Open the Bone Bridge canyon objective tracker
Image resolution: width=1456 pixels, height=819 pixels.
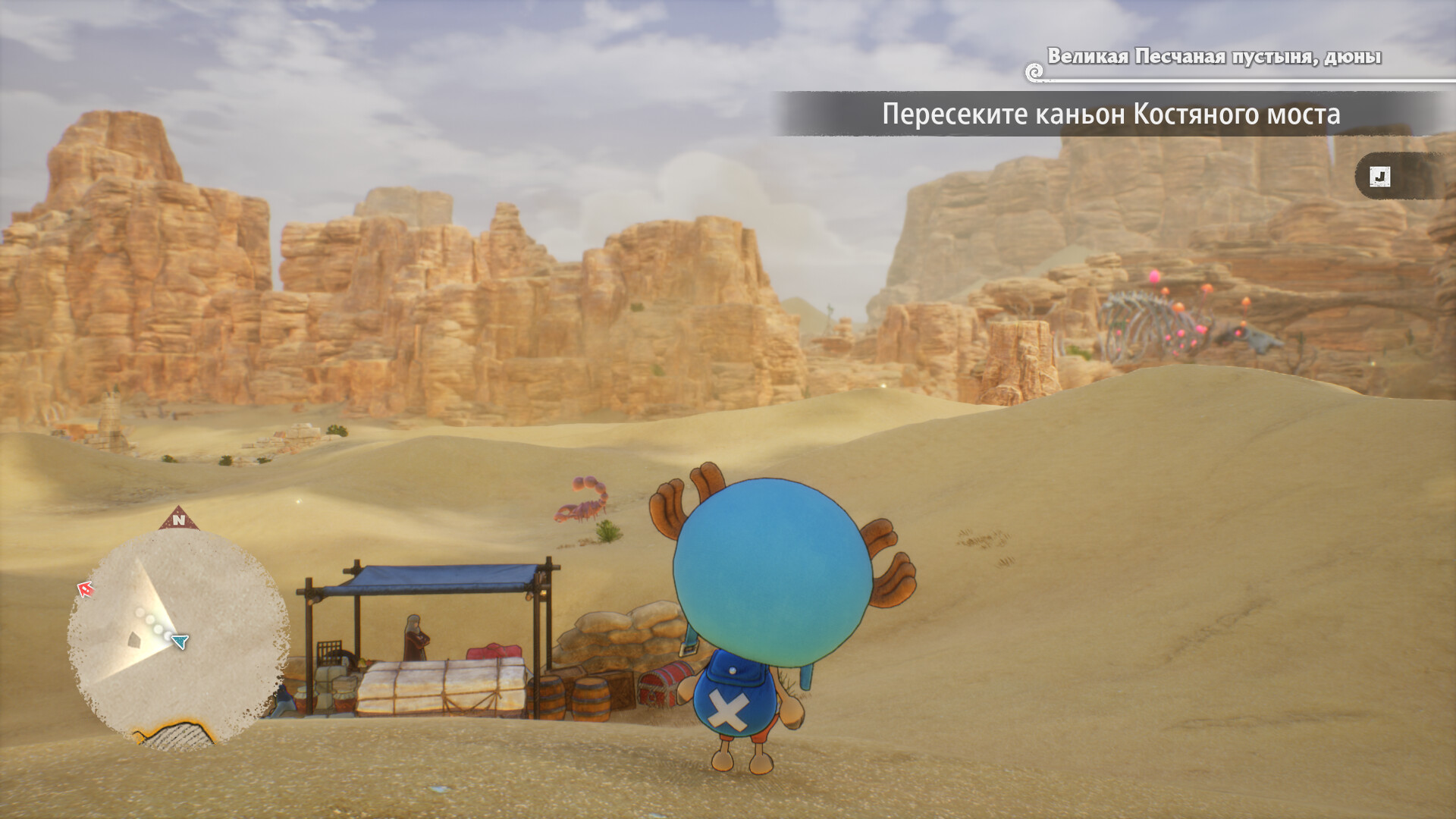point(1110,115)
